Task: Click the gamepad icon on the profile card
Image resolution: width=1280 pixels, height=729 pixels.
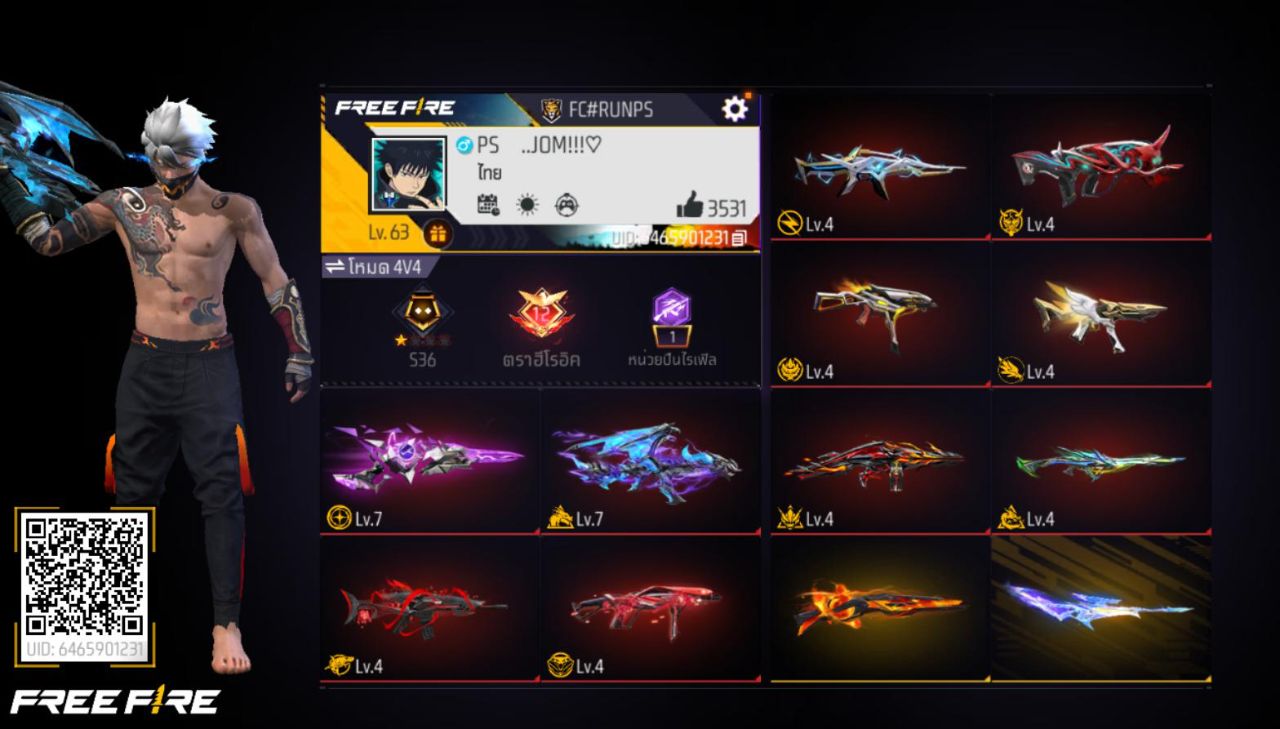Action: click(x=566, y=206)
